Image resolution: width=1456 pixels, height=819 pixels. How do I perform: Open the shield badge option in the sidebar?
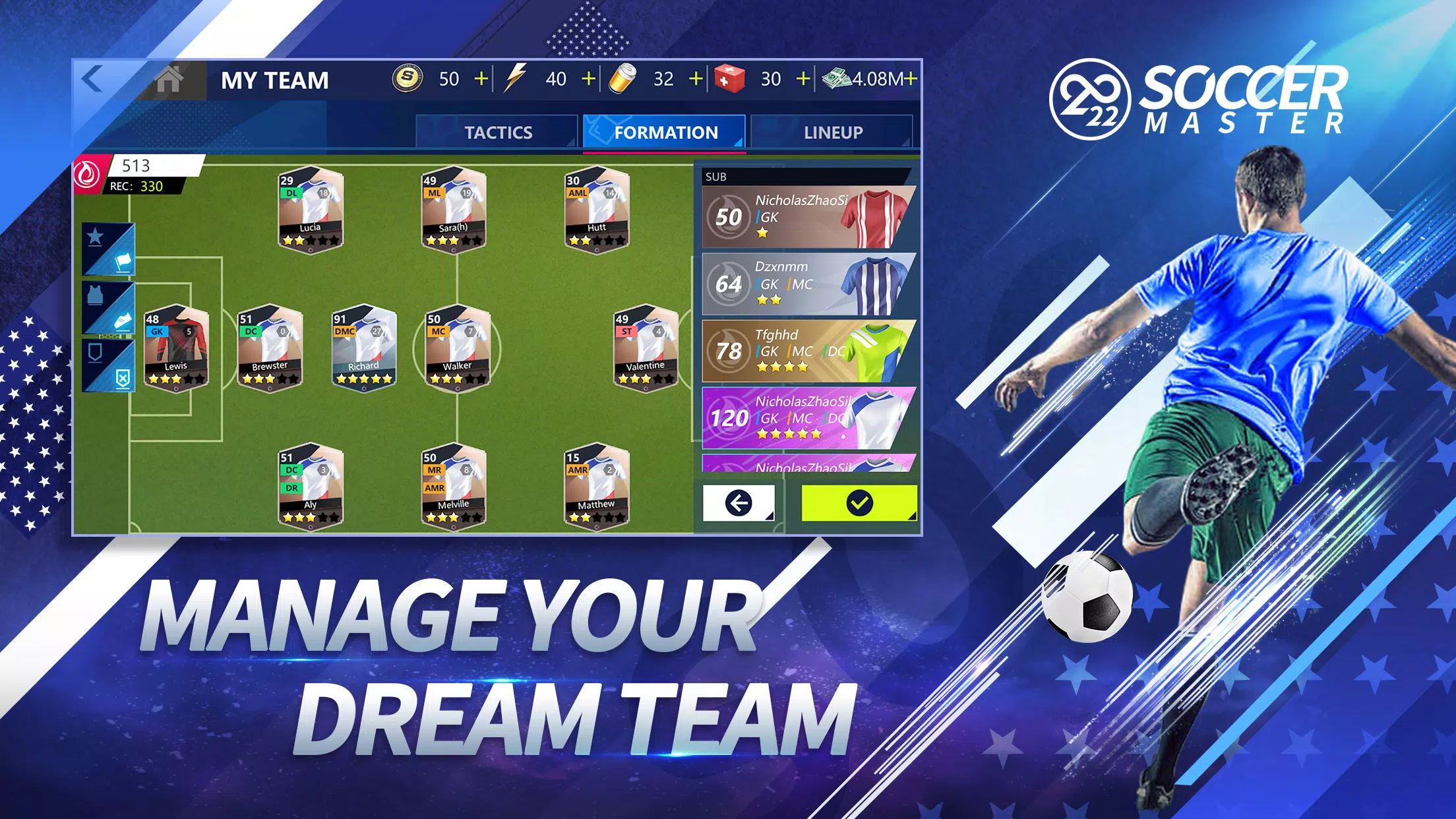pyautogui.click(x=95, y=352)
